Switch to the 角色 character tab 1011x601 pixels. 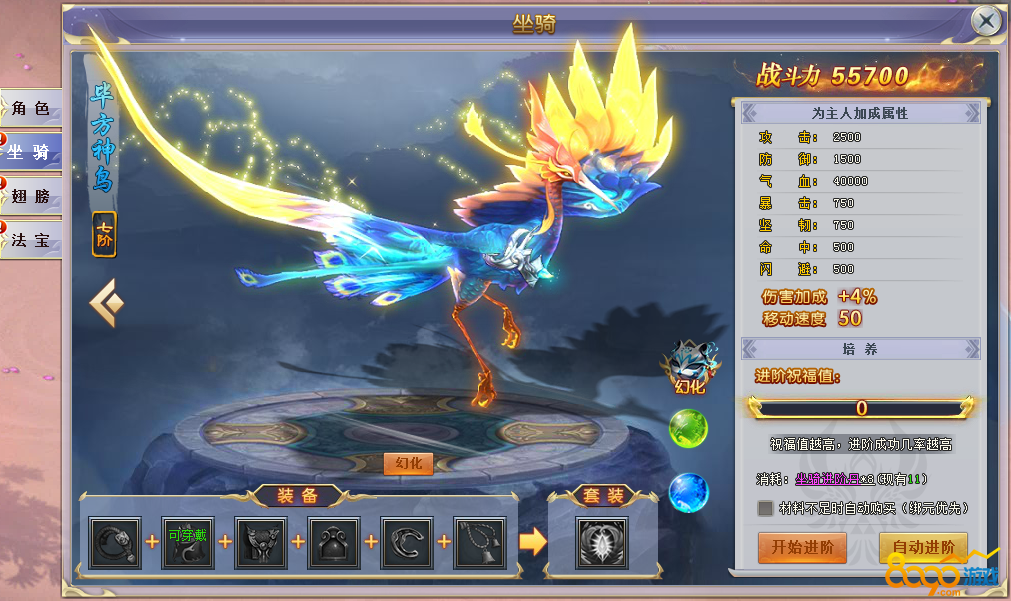[x=31, y=108]
